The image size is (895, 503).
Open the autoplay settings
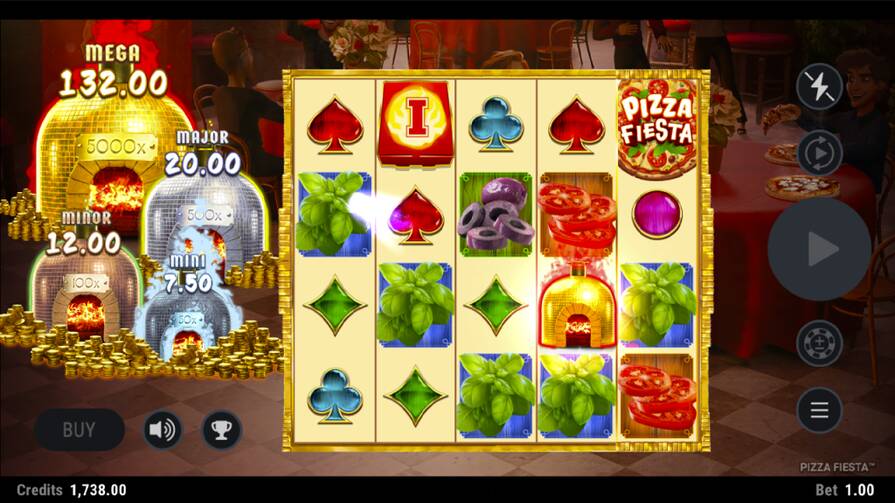[x=819, y=153]
